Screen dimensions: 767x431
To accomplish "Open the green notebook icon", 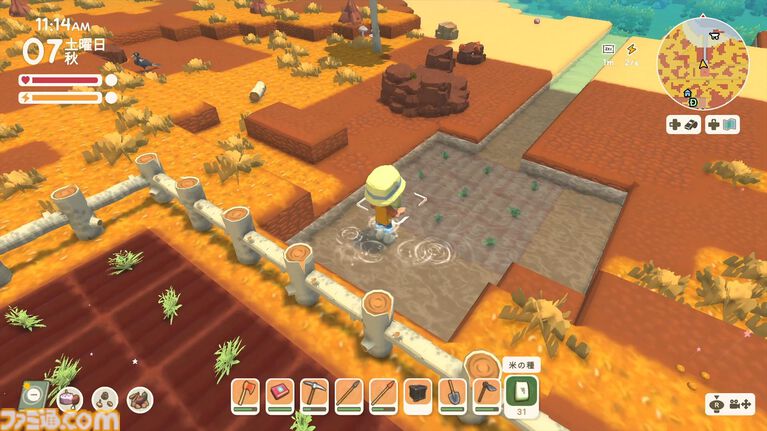I will click(x=31, y=396).
